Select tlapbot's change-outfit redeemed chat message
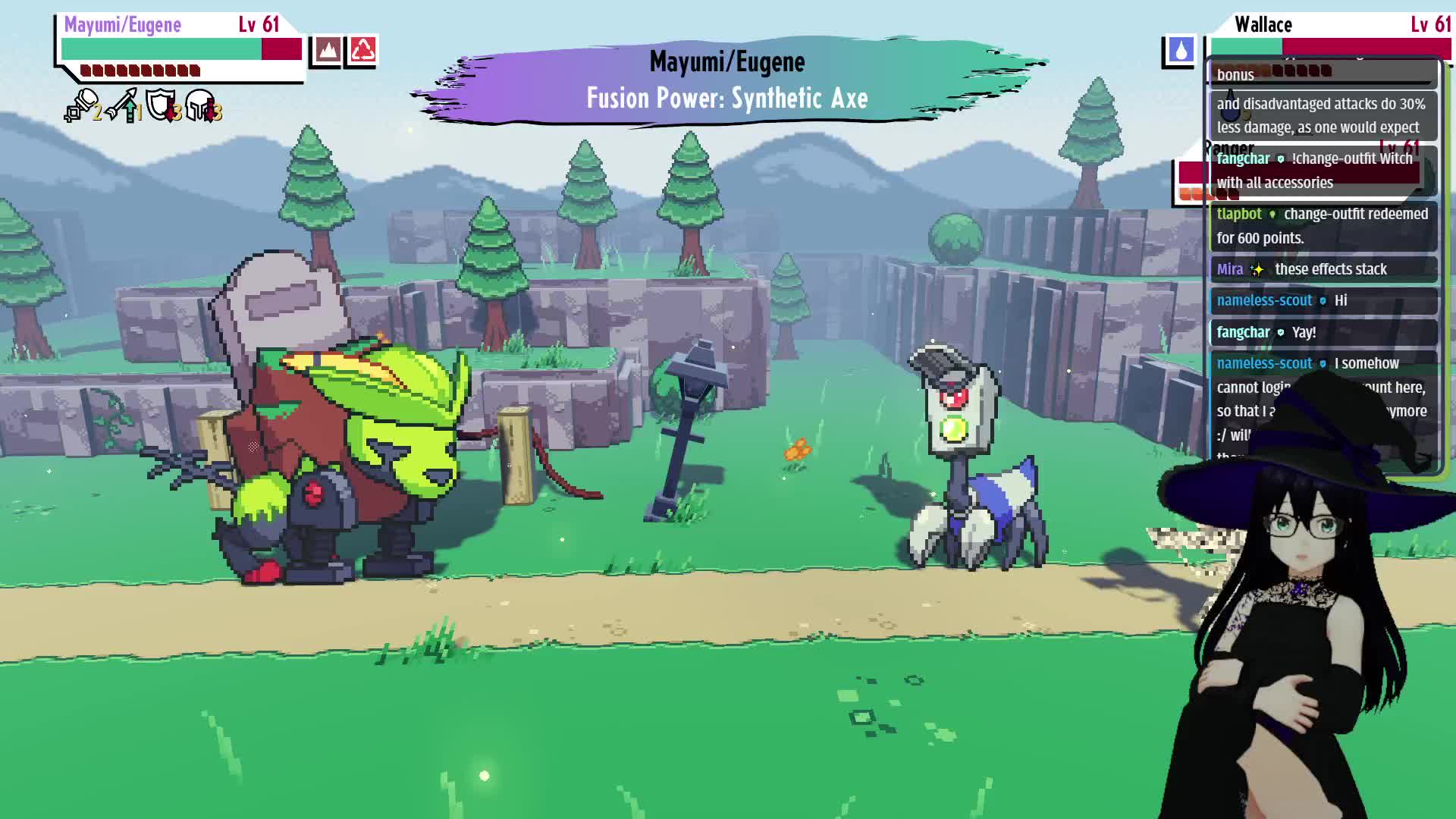 point(1323,226)
